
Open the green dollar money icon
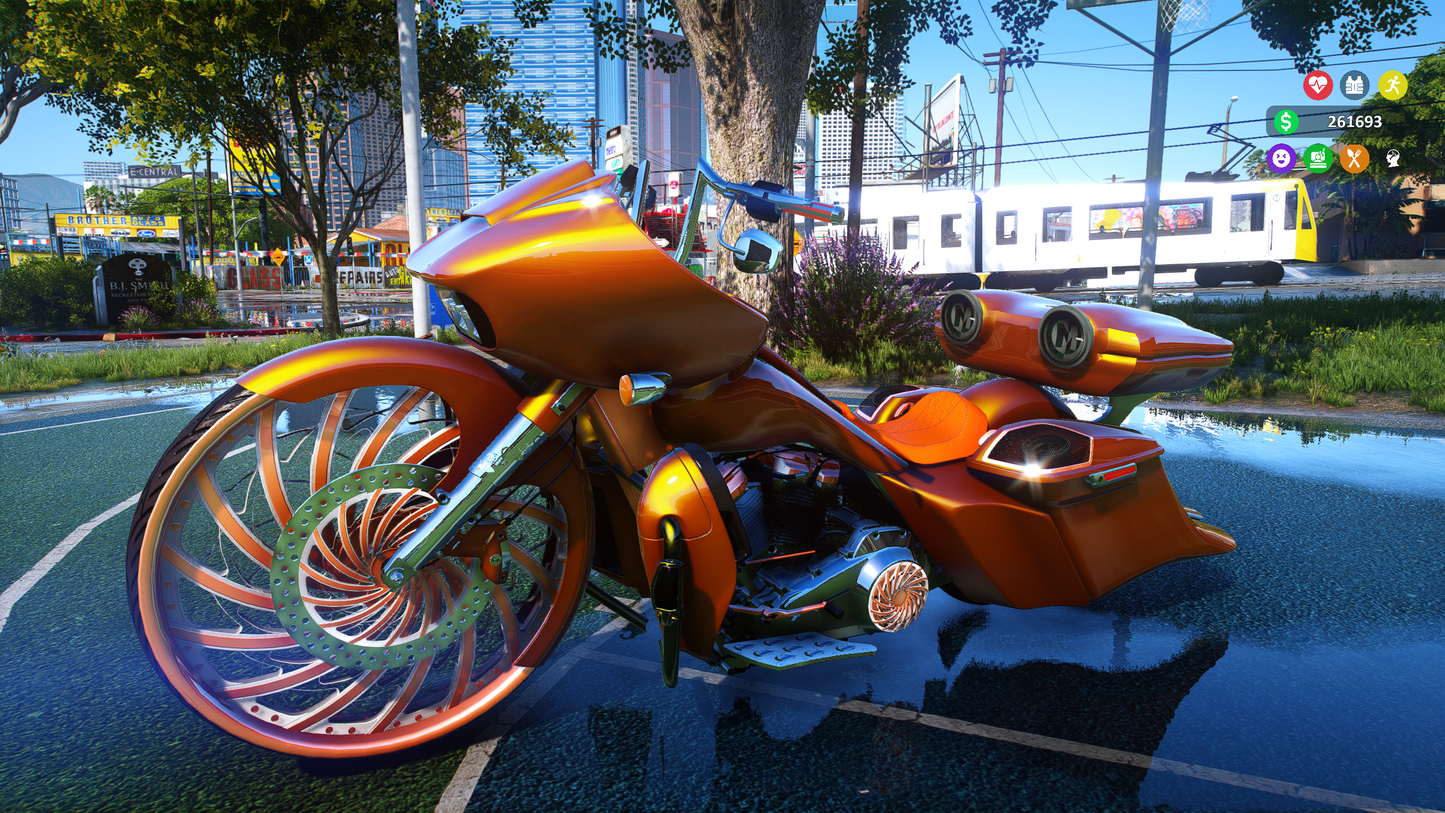tap(1285, 122)
